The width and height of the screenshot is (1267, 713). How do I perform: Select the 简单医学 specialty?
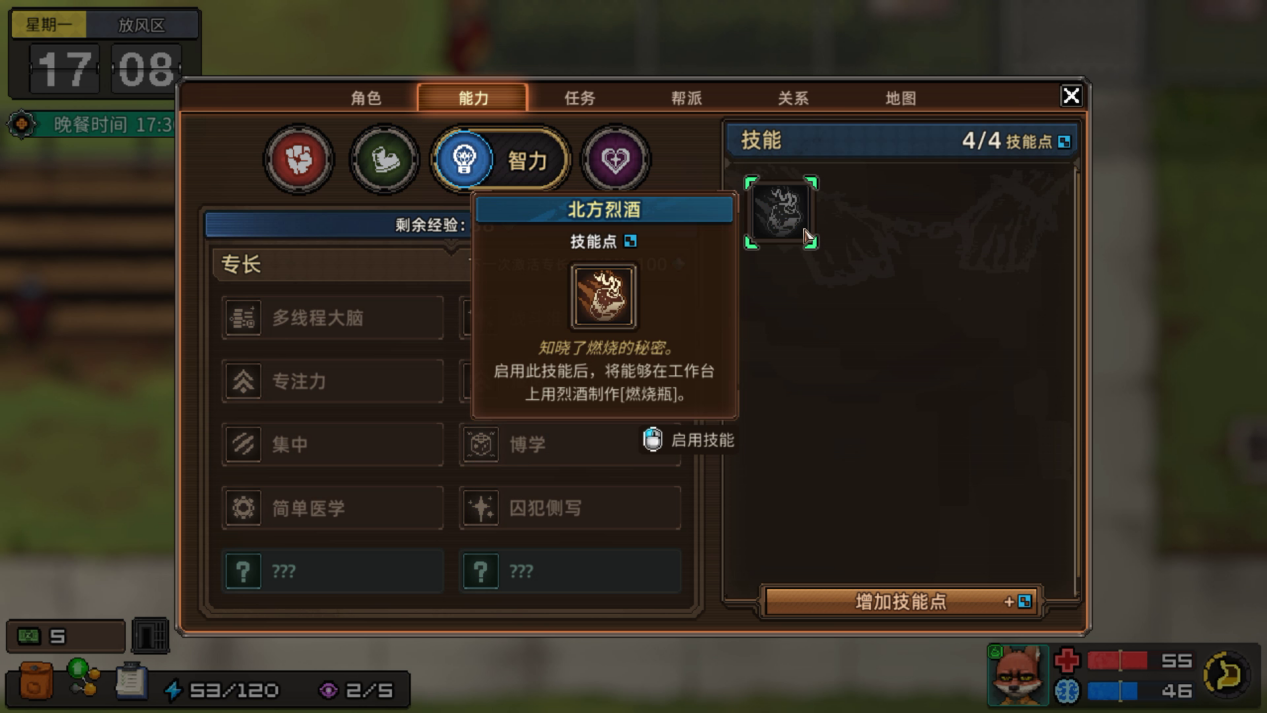[x=332, y=508]
